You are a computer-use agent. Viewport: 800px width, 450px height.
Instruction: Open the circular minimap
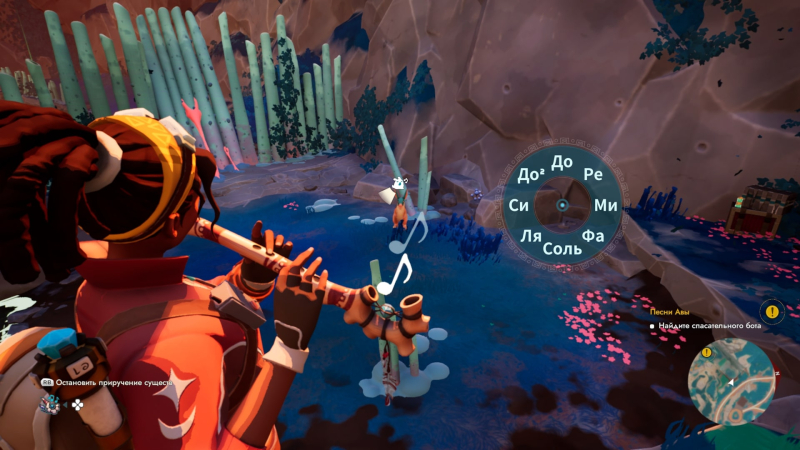click(732, 381)
